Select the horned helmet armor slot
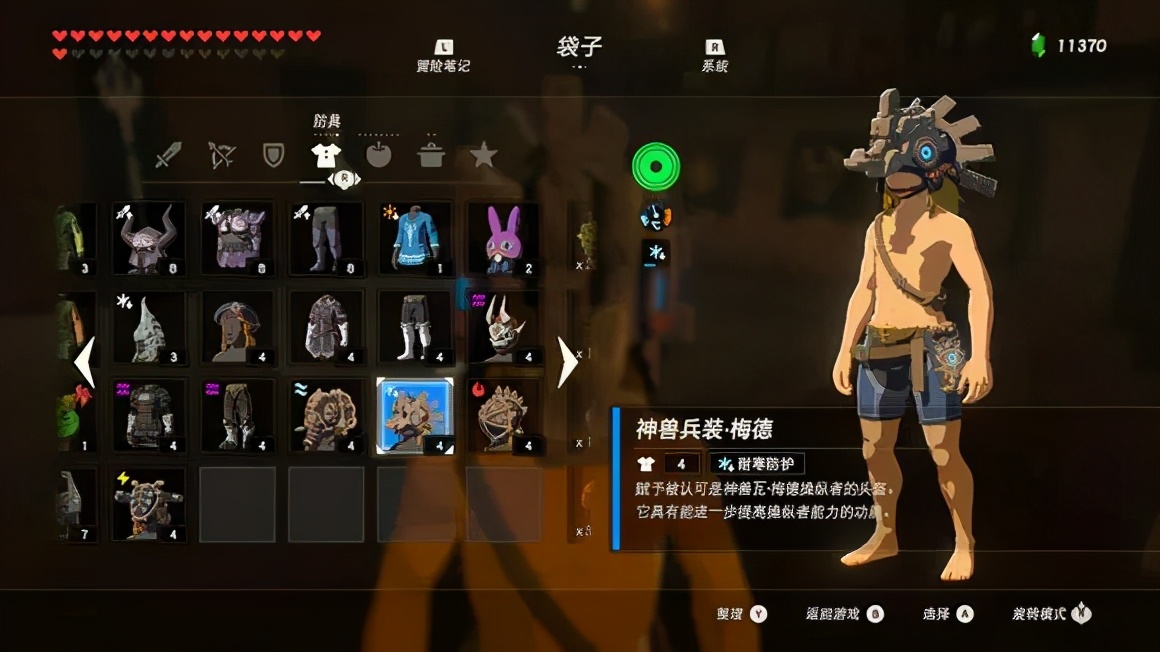Screen dimensions: 1160x652 [x=148, y=239]
